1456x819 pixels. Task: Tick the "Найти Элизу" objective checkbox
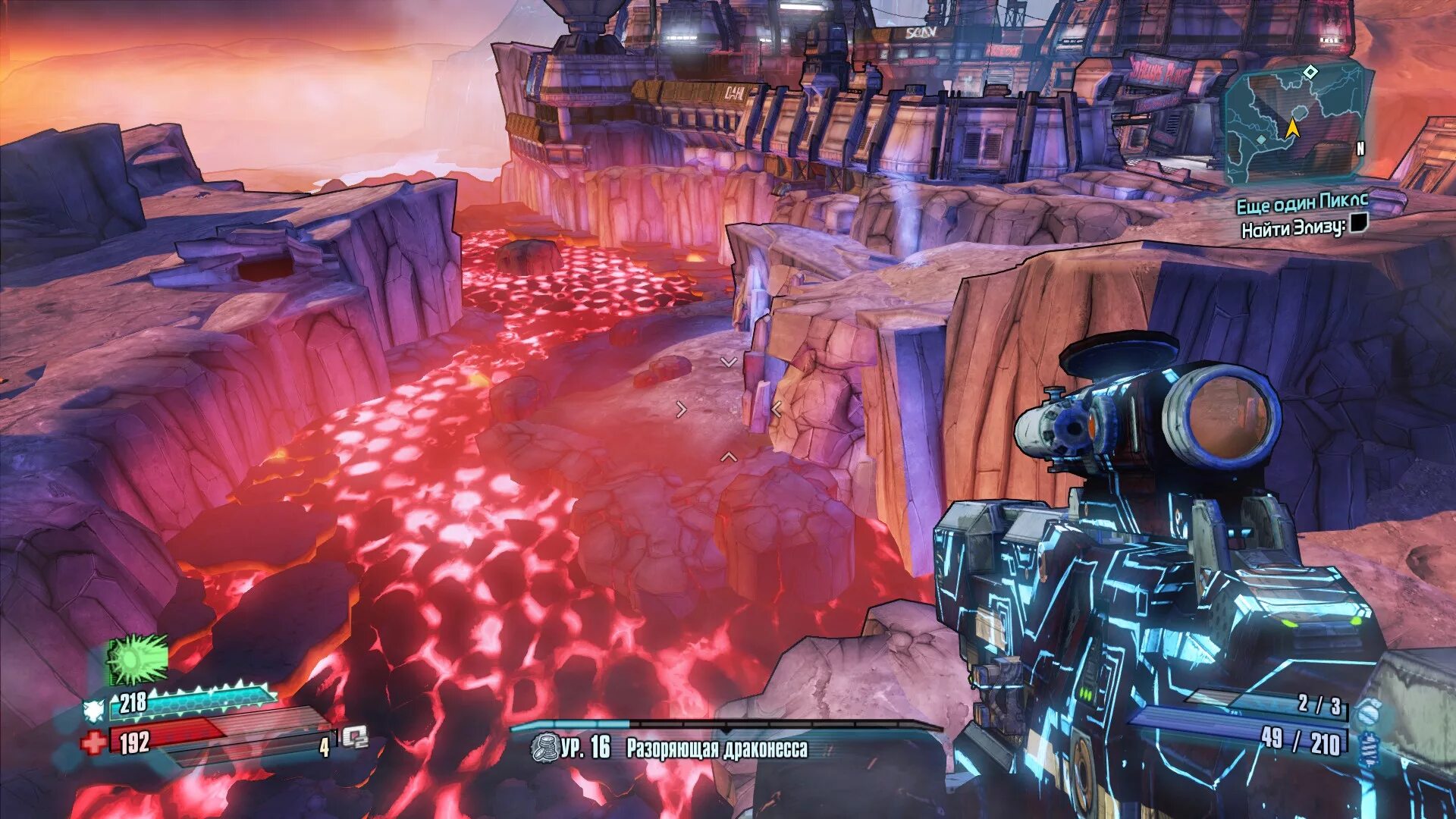[1358, 223]
